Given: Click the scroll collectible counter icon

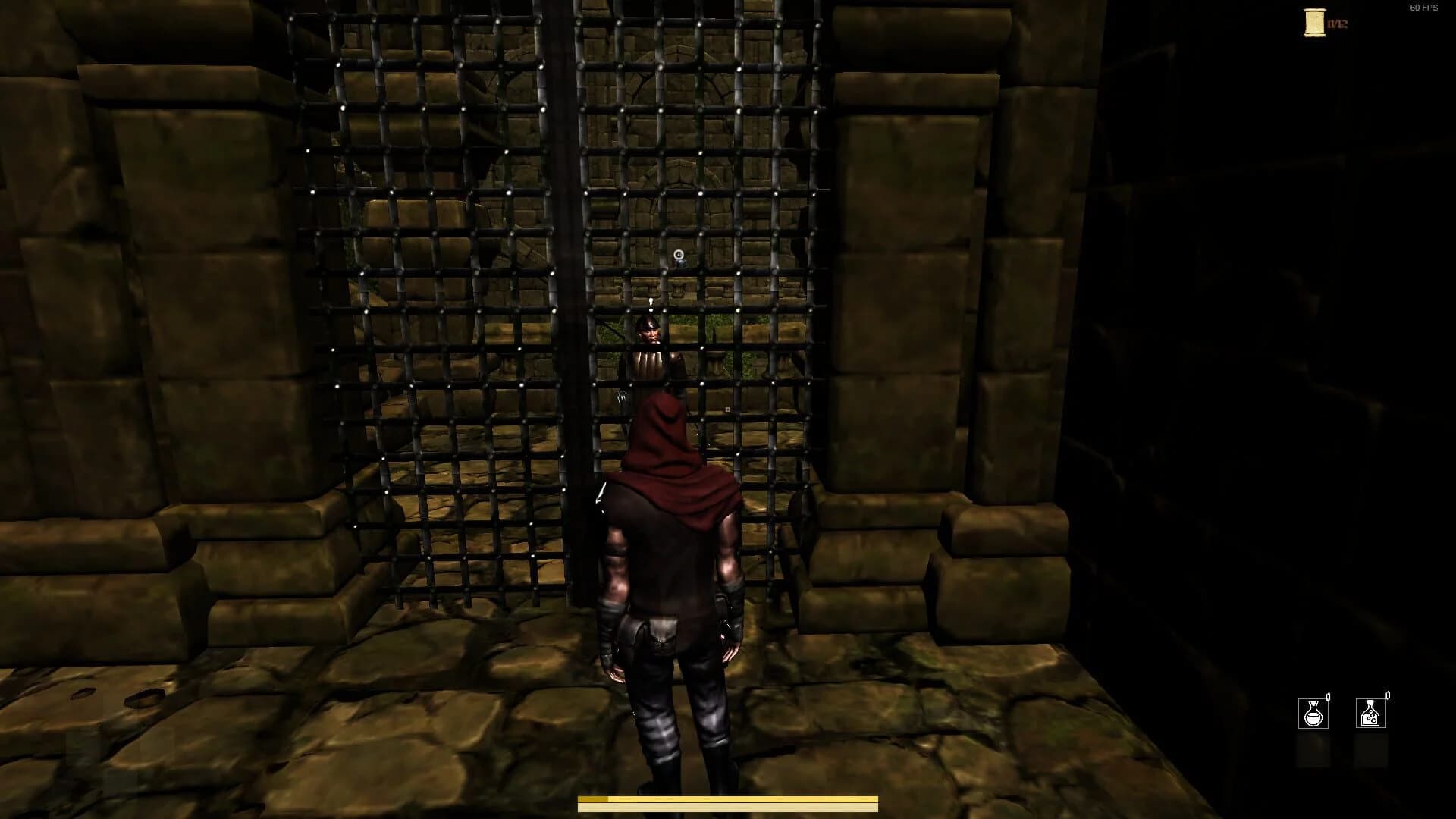Looking at the screenshot, I should click(x=1314, y=23).
